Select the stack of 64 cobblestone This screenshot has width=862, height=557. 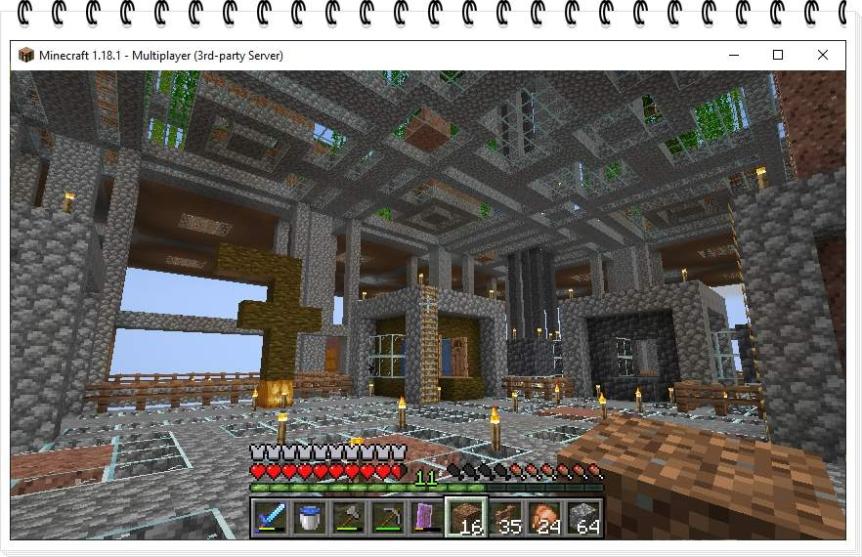[584, 517]
